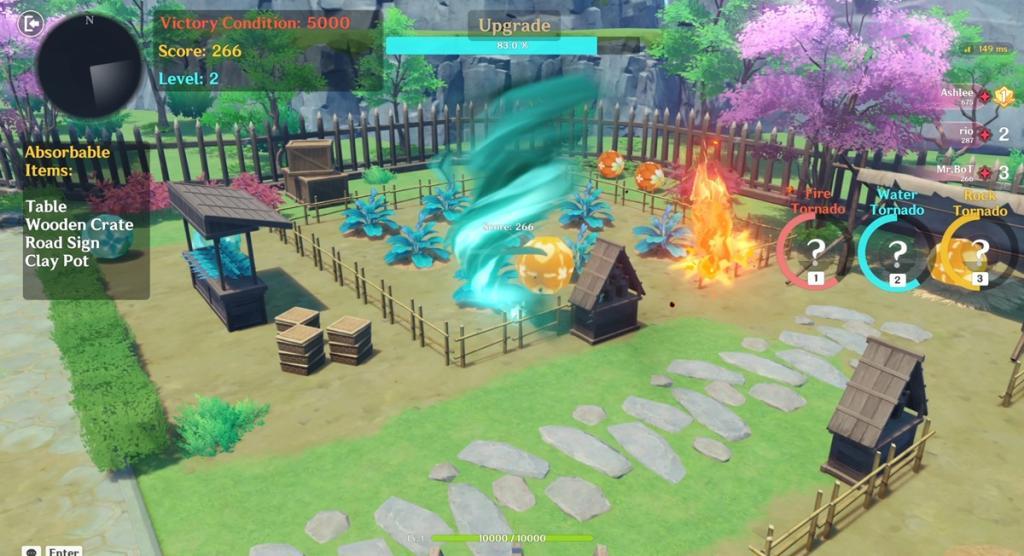Image resolution: width=1024 pixels, height=556 pixels.
Task: Pick Mr.BoT in the player ranking
Action: [x=957, y=173]
